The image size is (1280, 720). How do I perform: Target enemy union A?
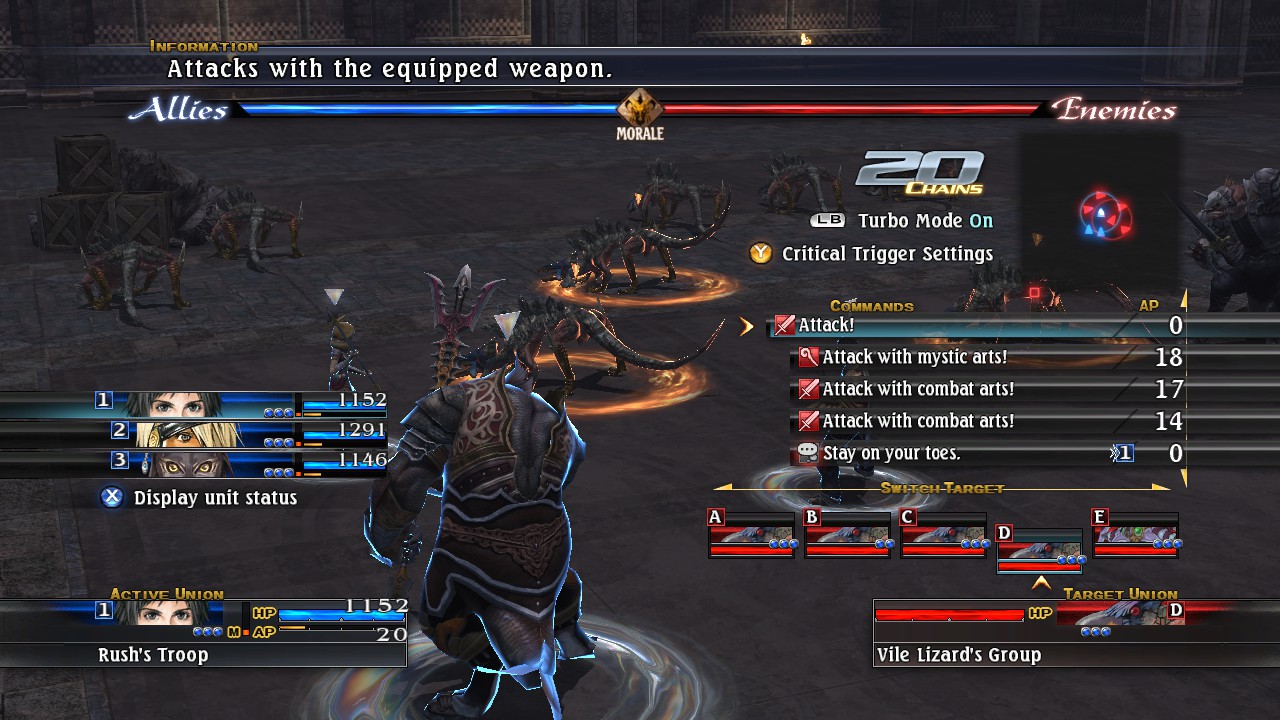[x=751, y=535]
